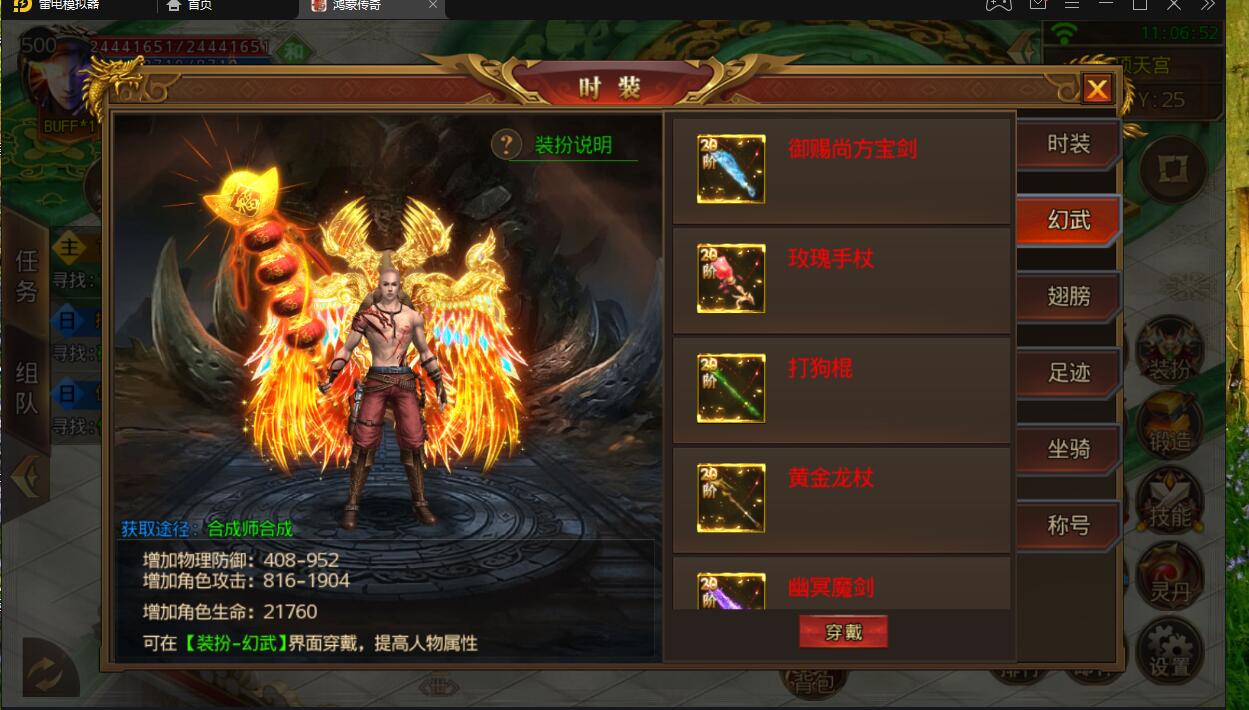Switch to the 组队 team side tab
This screenshot has width=1249, height=710.
point(26,388)
